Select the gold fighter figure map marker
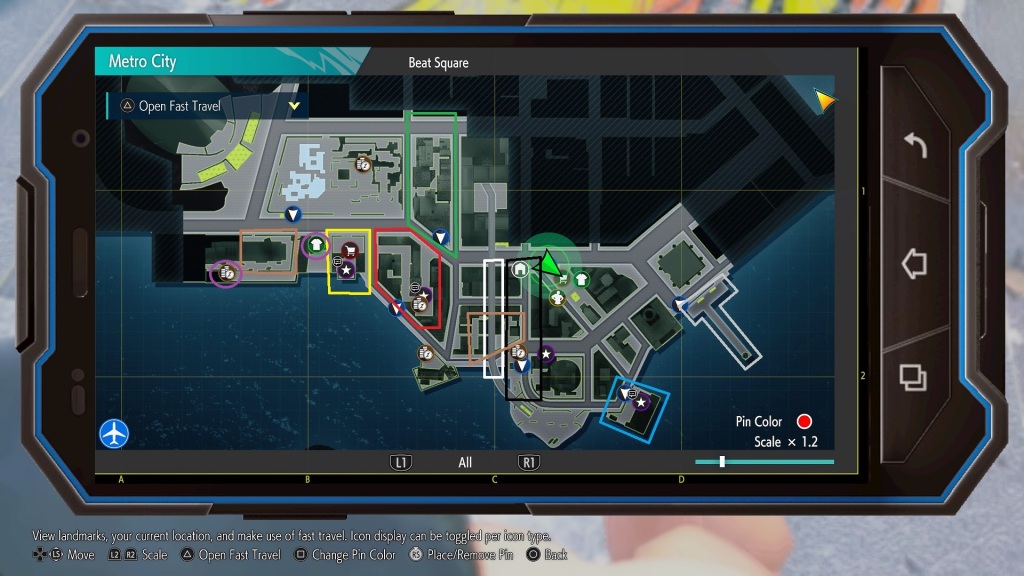Viewport: 1024px width, 576px height. point(557,298)
